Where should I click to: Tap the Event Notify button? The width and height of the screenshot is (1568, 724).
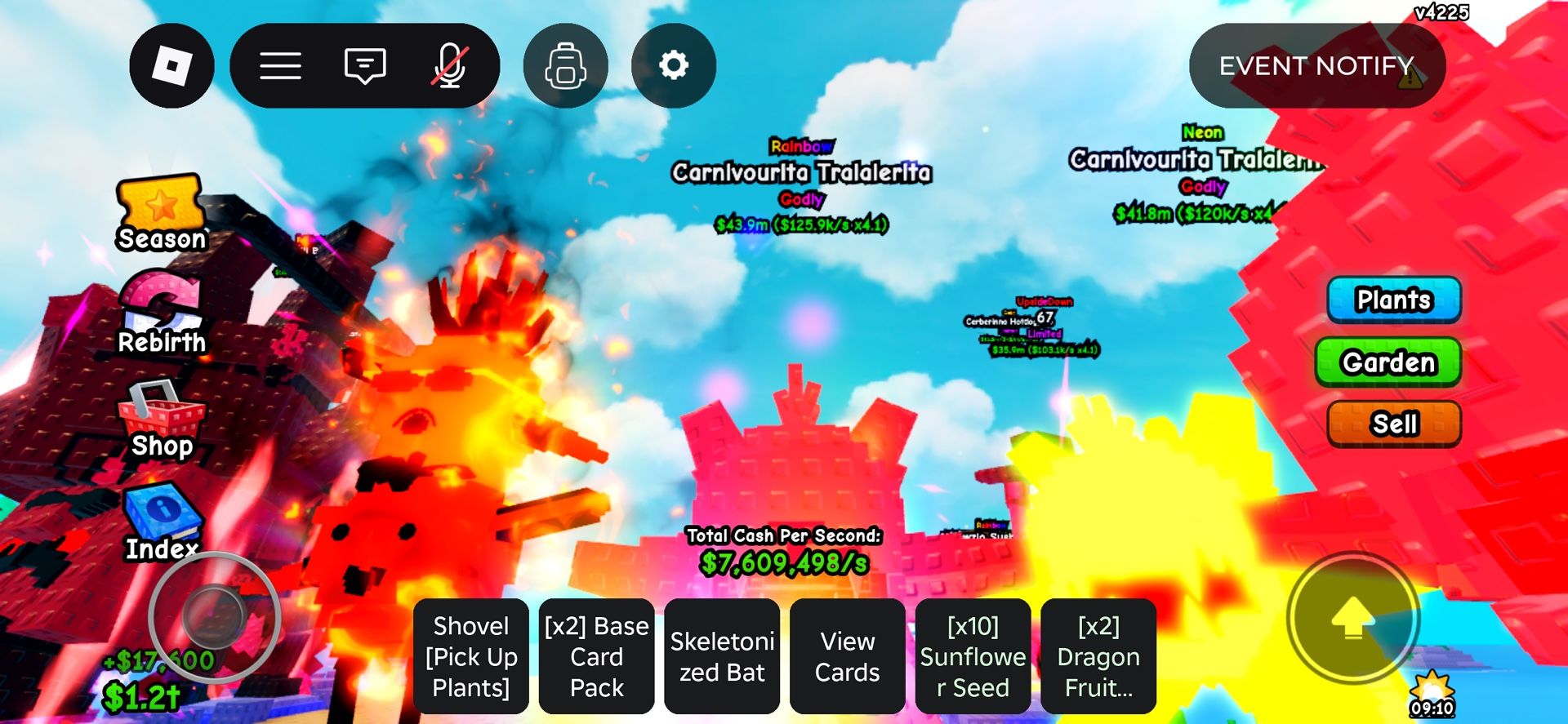tap(1316, 65)
